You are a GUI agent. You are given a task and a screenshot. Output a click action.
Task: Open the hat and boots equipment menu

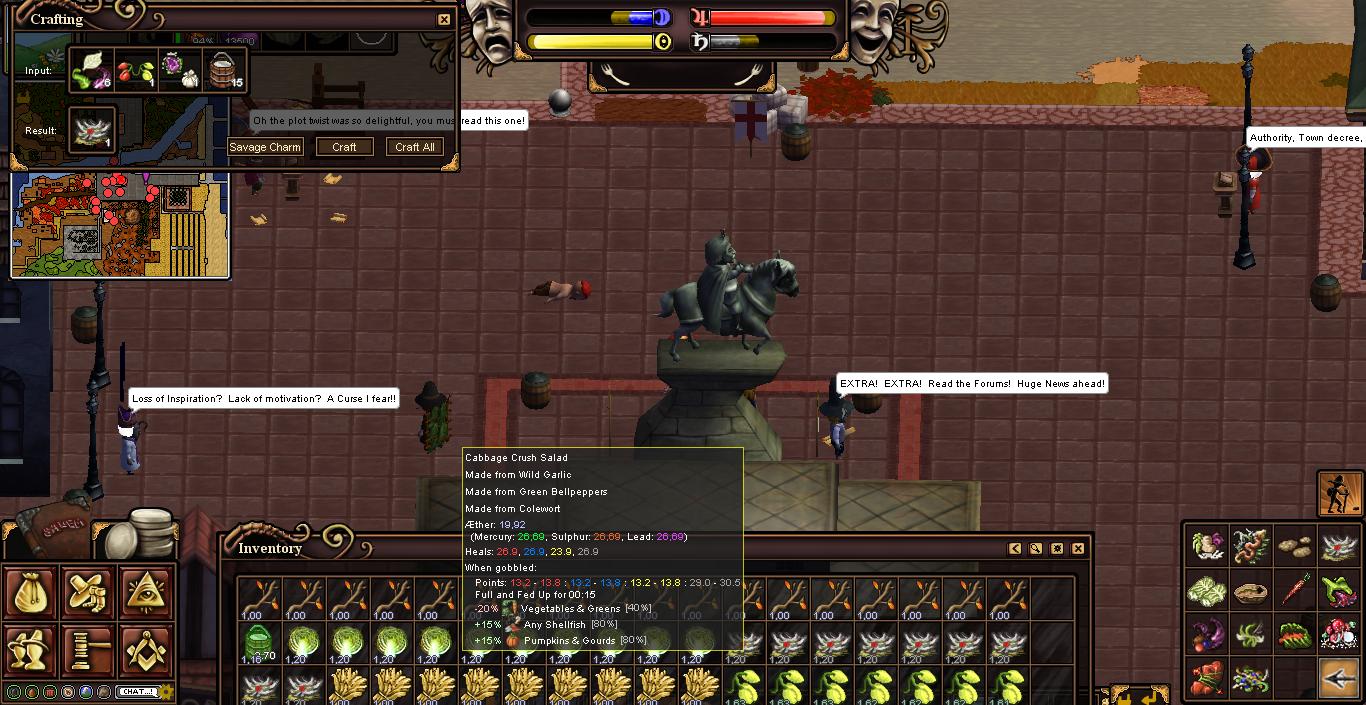tap(32, 651)
